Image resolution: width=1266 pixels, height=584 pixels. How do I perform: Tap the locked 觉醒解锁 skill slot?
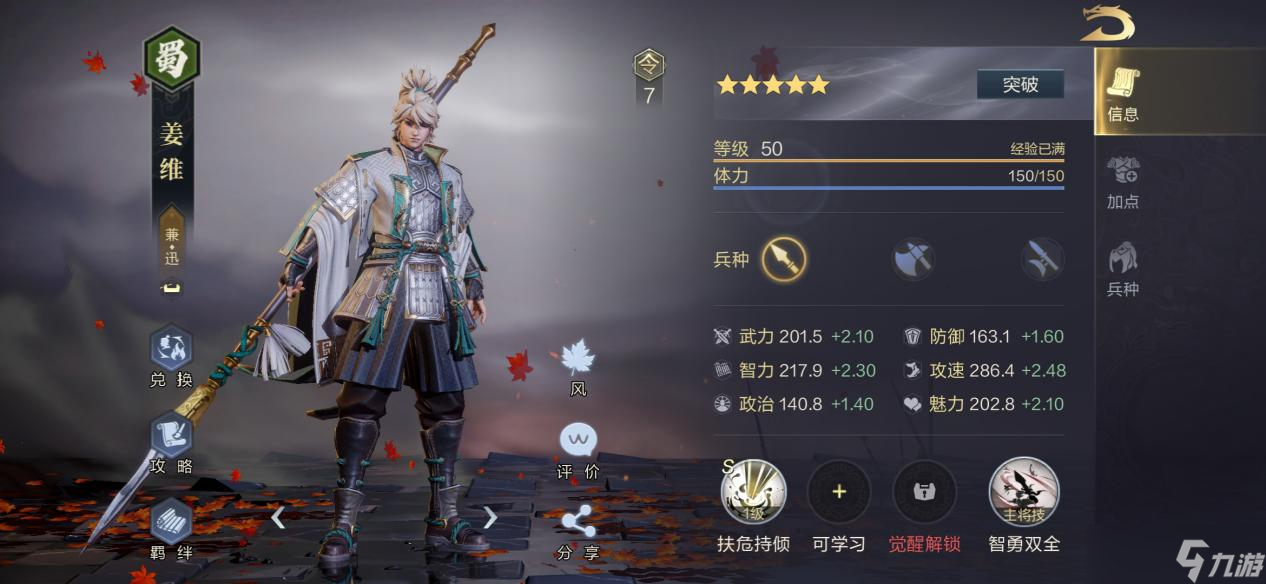[x=924, y=492]
